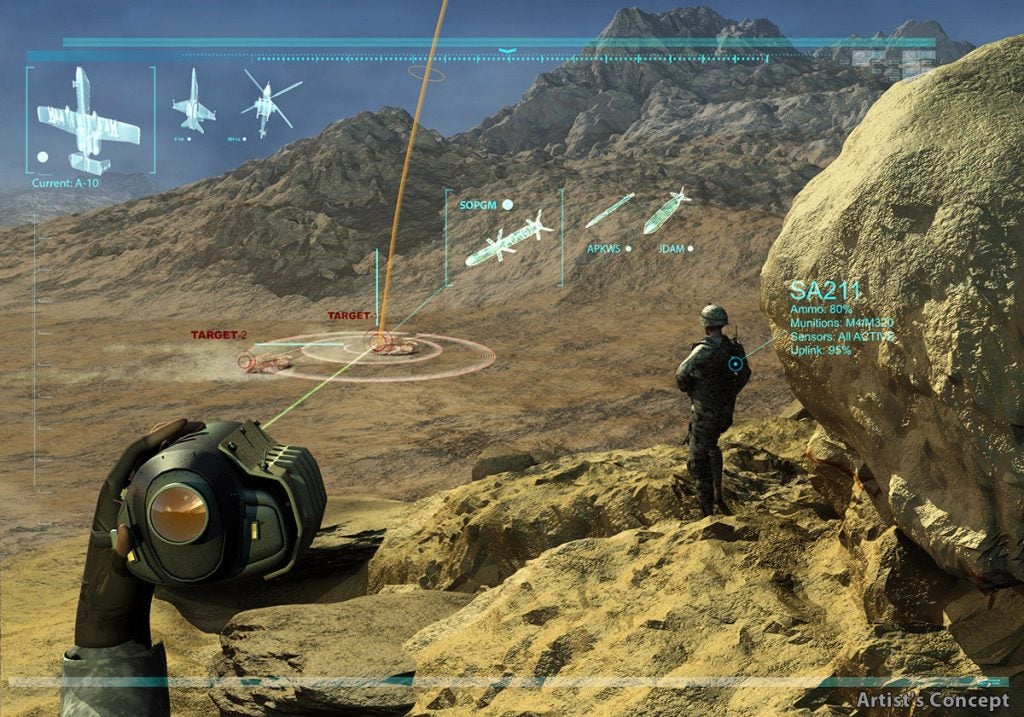Screen dimensions: 1024x717
Task: Select the attack helicopter aircraft option
Action: click(x=267, y=104)
